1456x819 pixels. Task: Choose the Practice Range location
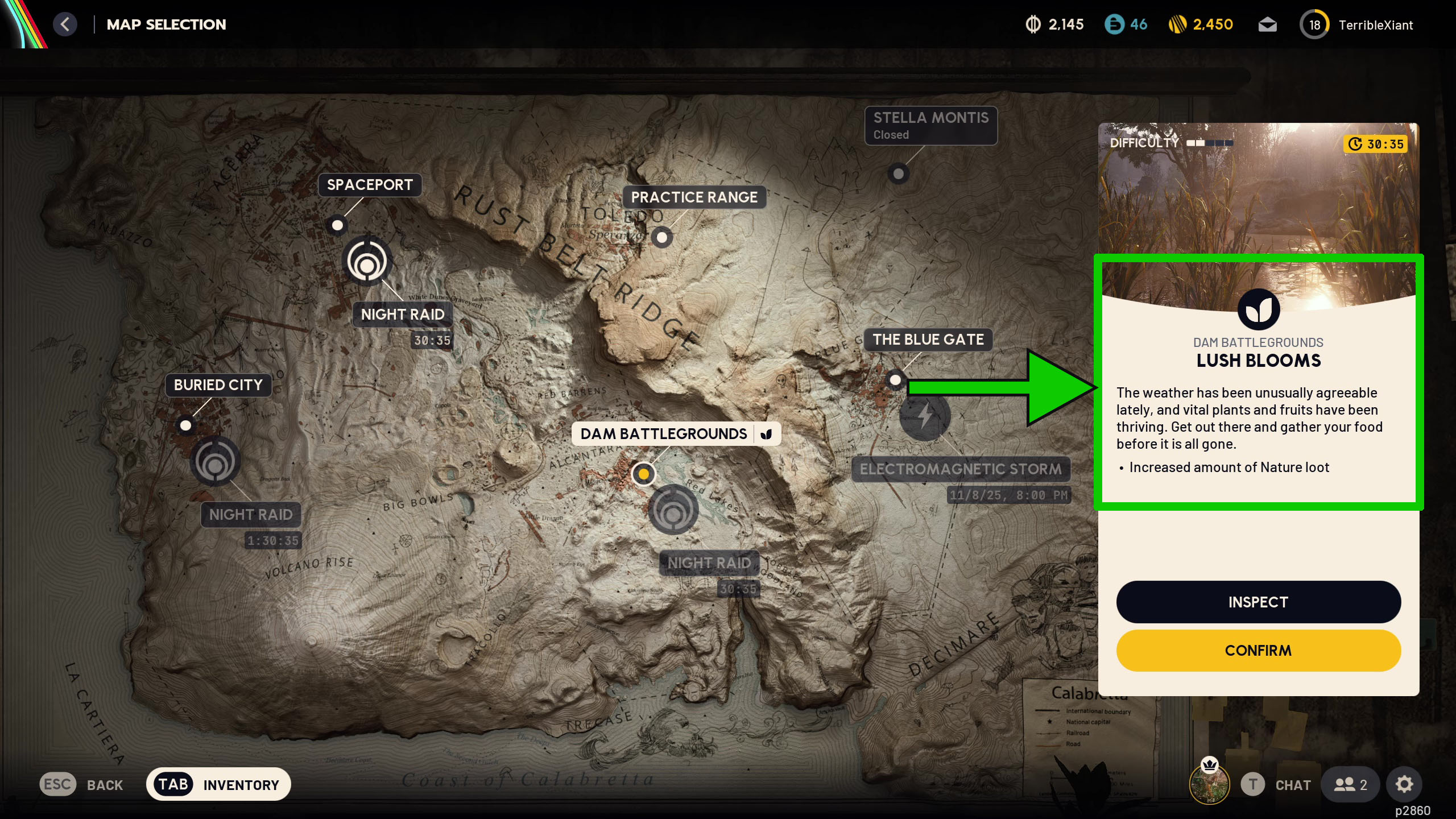click(694, 197)
